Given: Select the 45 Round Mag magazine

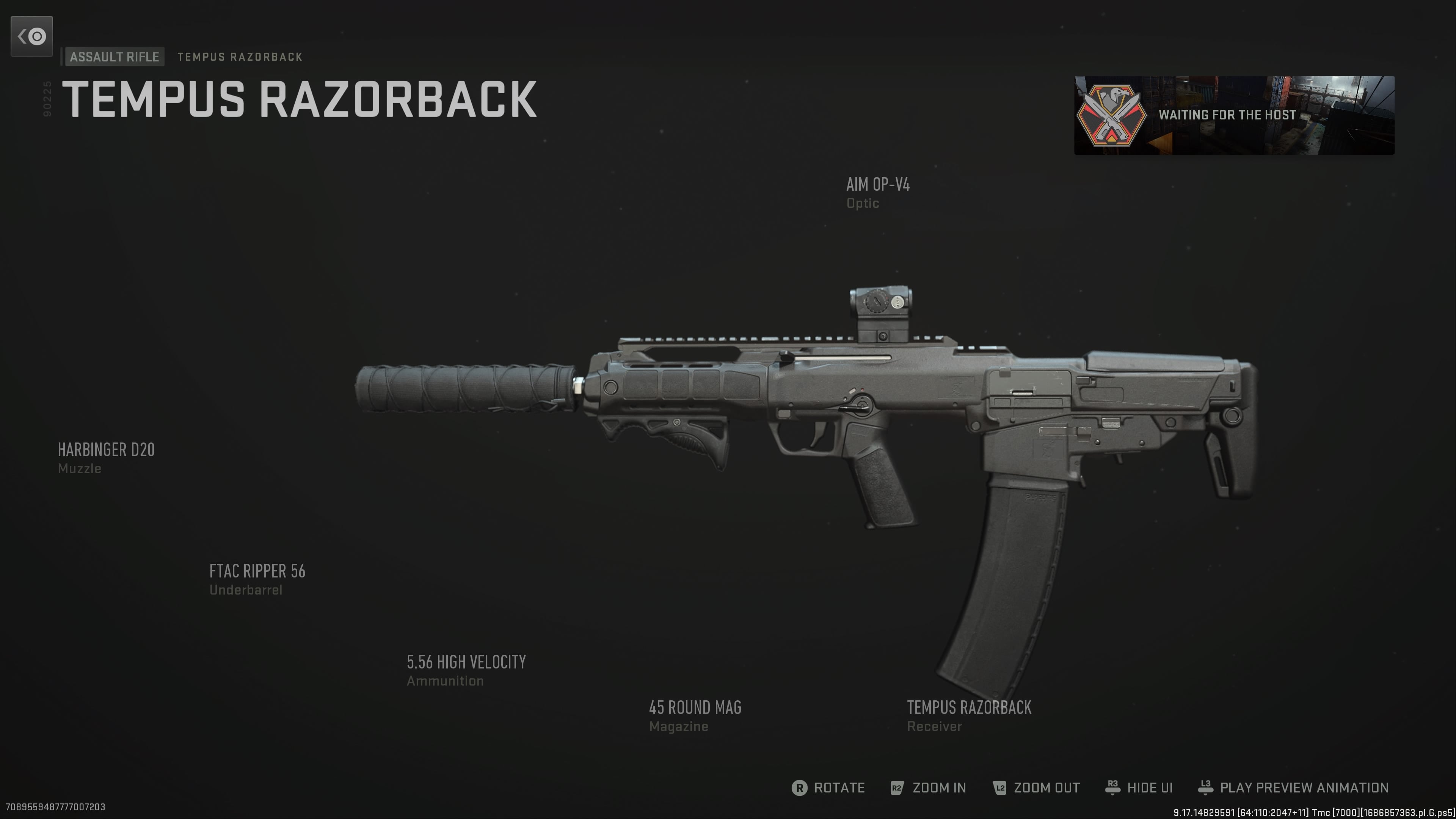Looking at the screenshot, I should click(x=695, y=716).
